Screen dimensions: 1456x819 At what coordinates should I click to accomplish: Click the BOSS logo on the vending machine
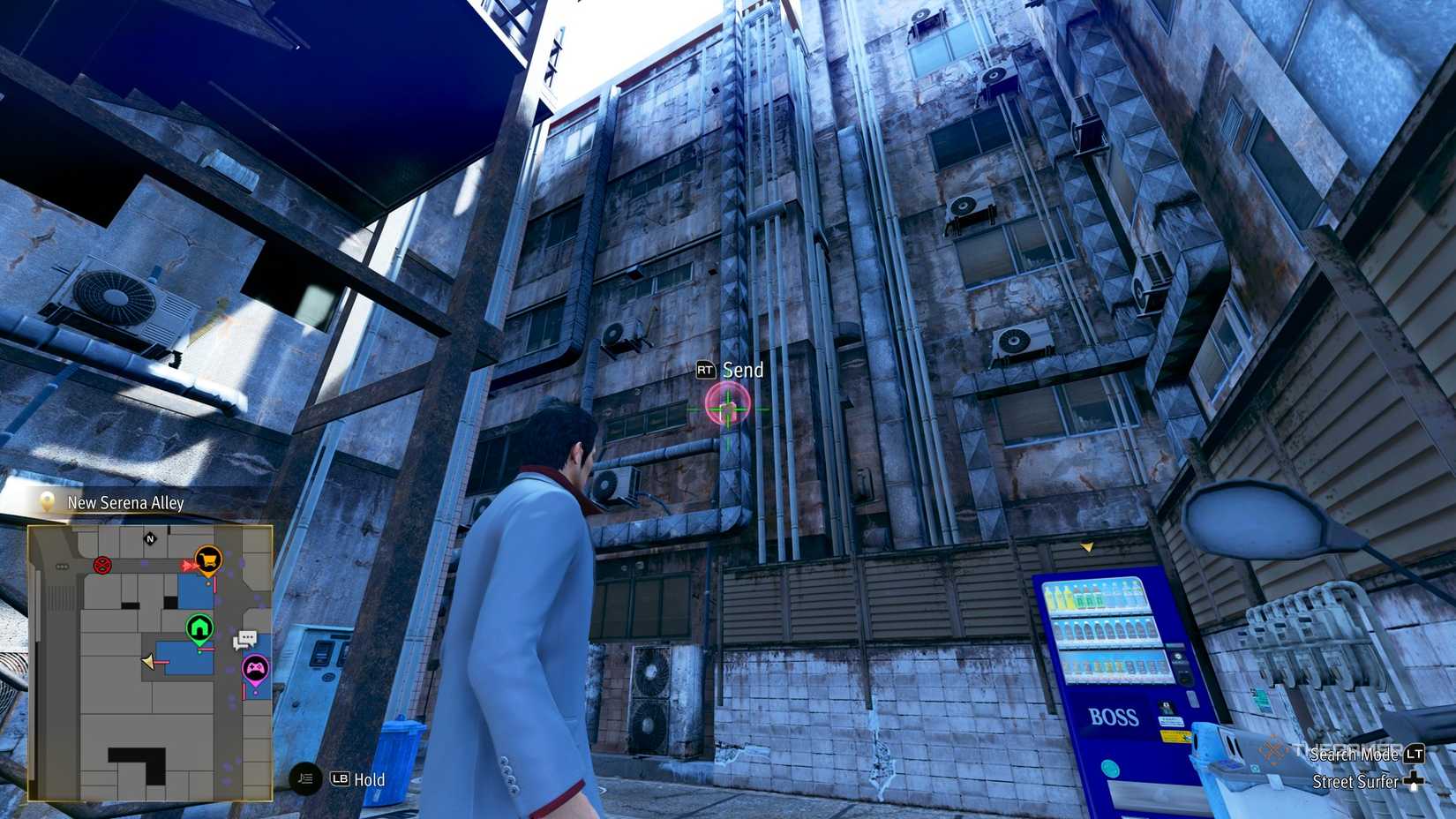click(1114, 717)
